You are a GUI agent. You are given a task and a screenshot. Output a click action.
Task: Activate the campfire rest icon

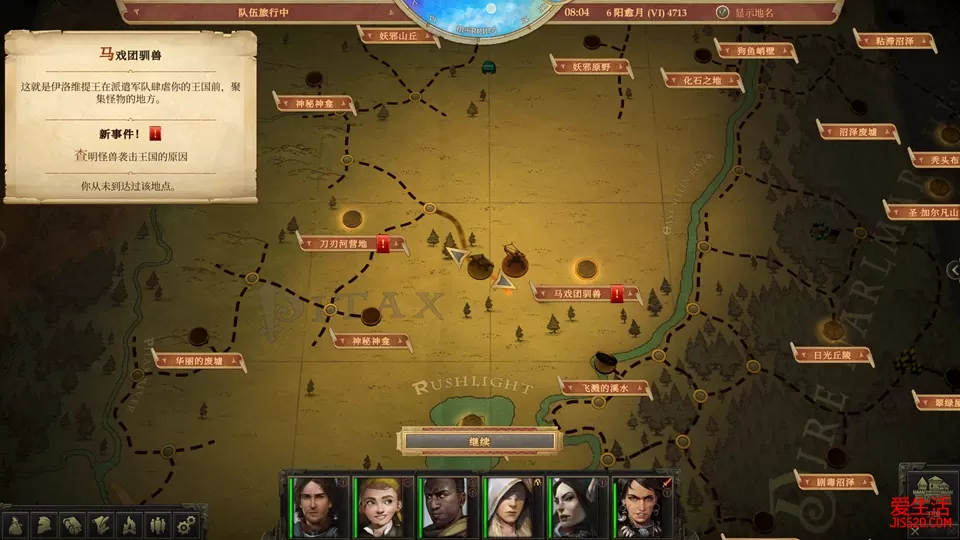pyautogui.click(x=129, y=524)
